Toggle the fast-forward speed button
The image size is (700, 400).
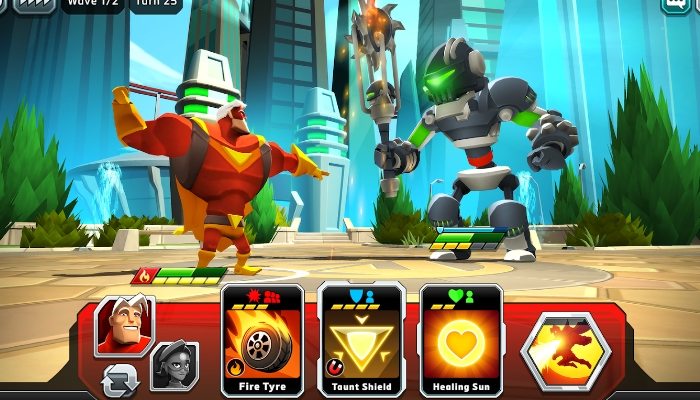35,4
